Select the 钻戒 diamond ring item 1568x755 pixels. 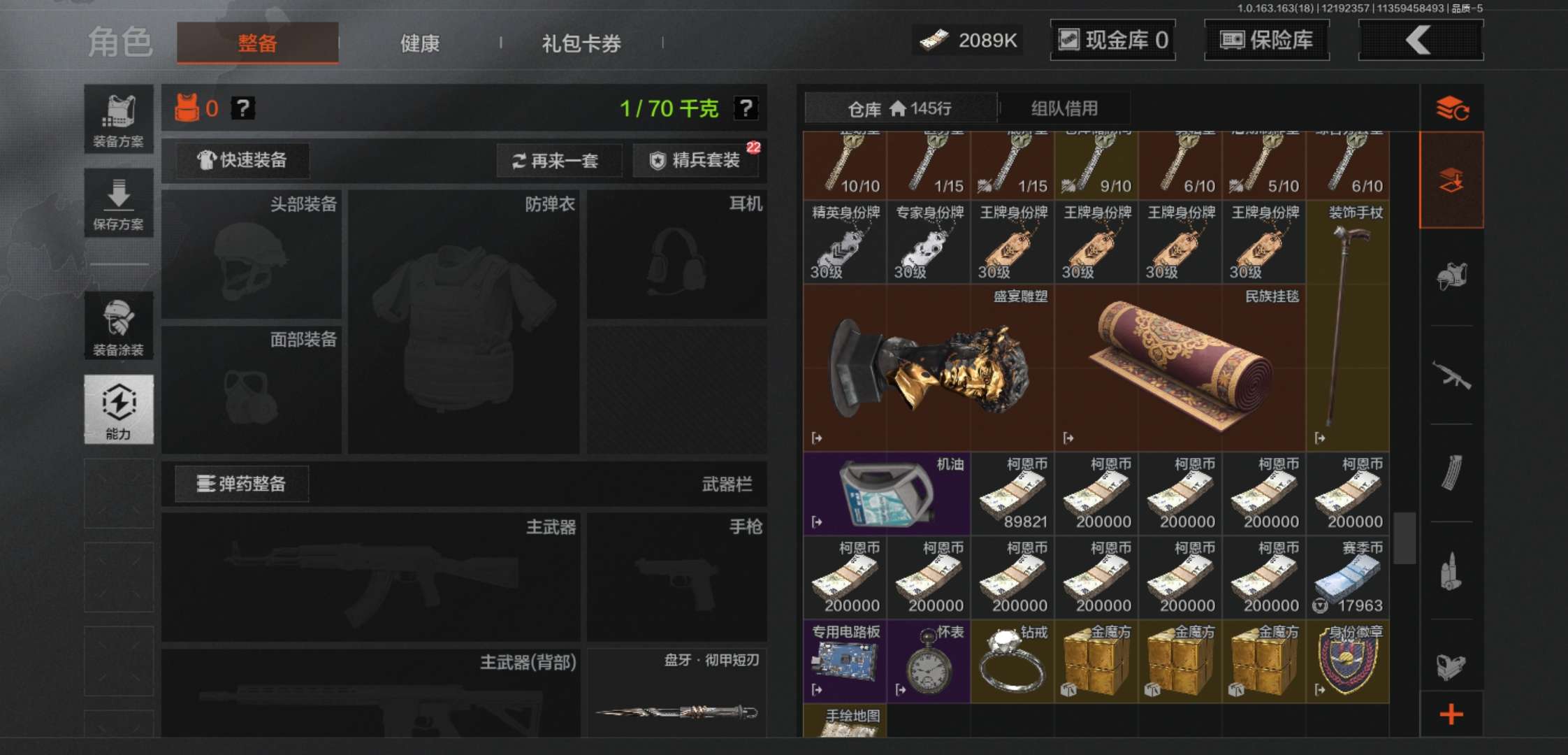[1012, 661]
